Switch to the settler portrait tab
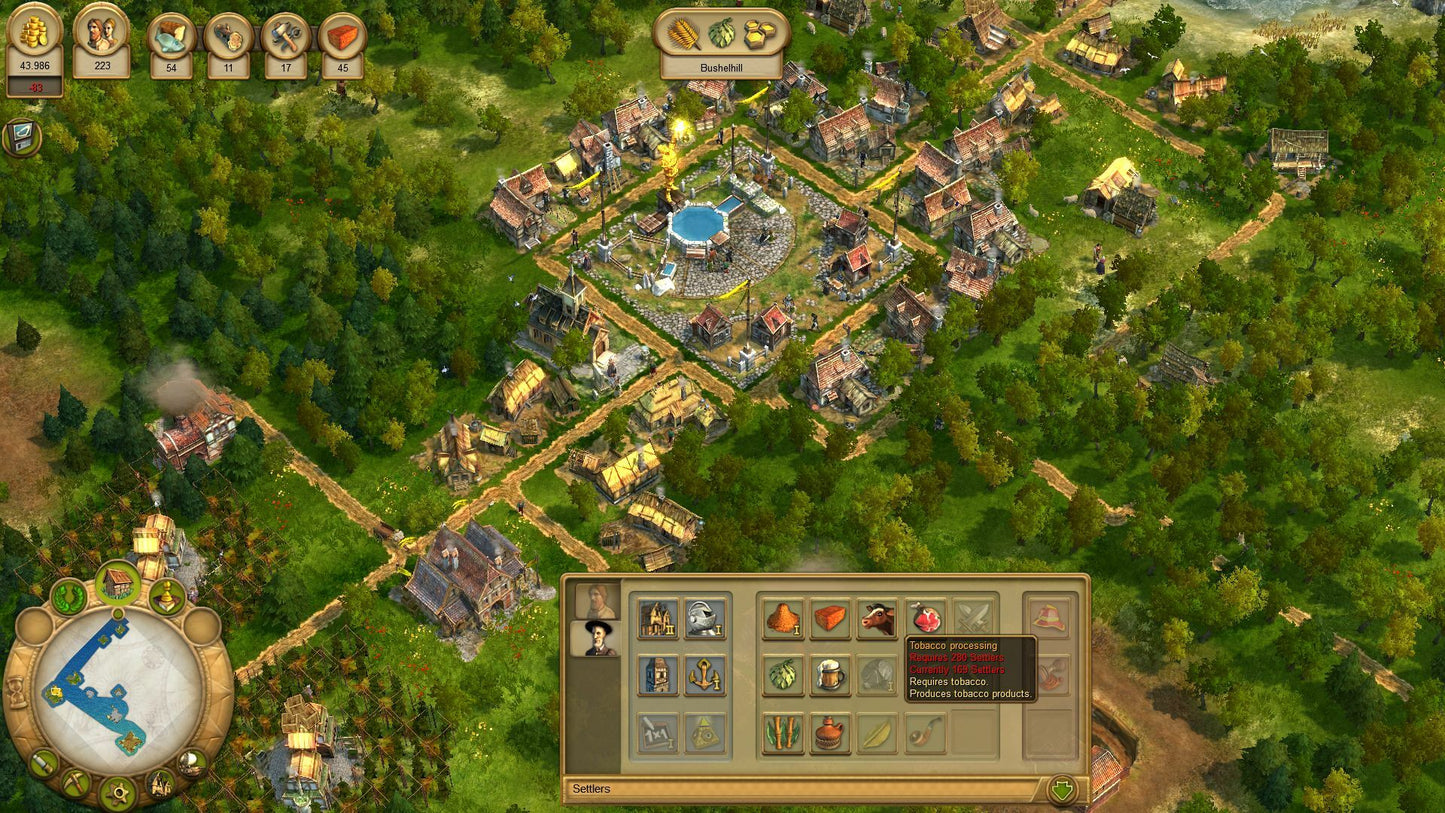 coord(597,639)
